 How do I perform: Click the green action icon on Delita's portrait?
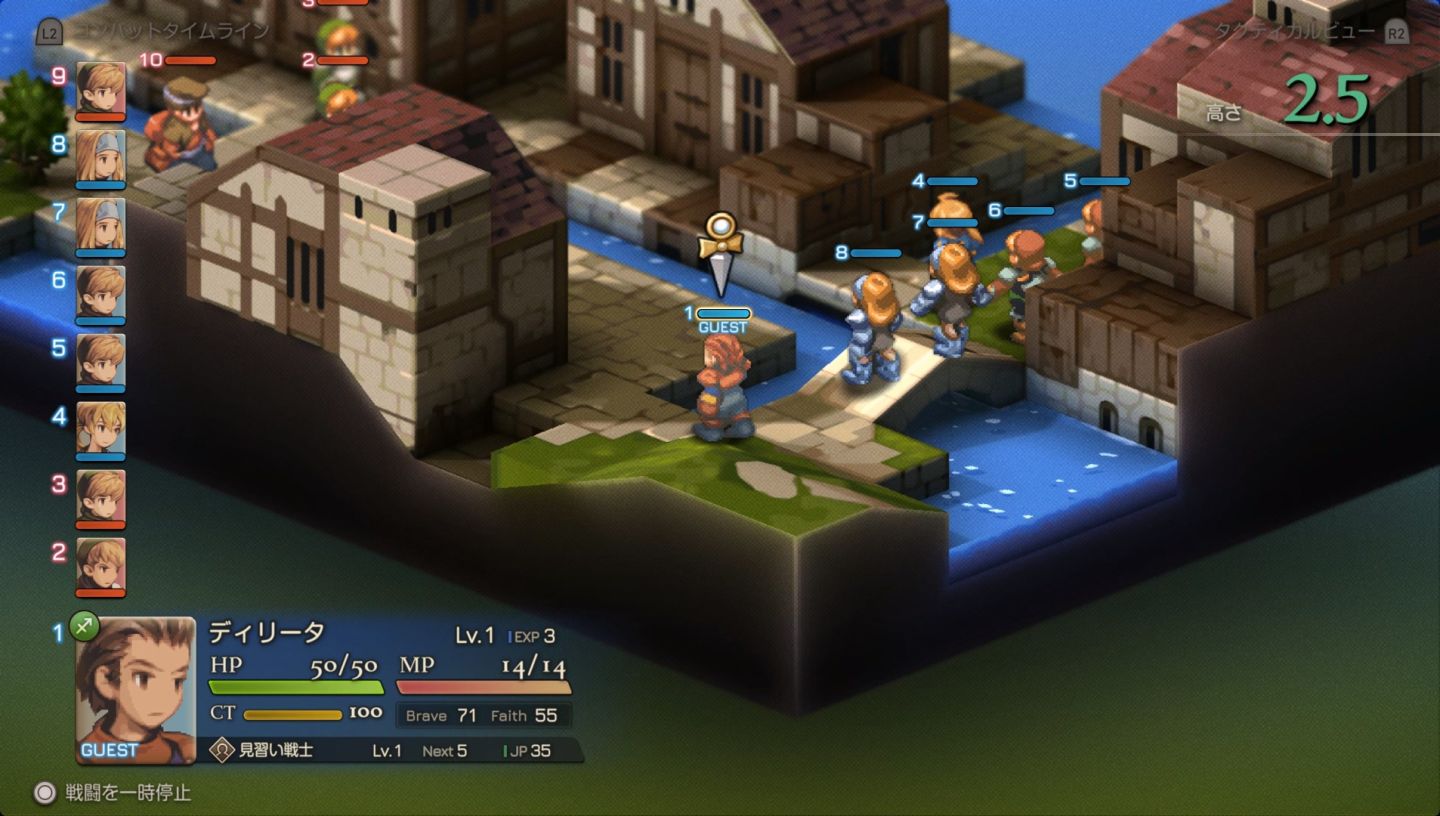[84, 626]
